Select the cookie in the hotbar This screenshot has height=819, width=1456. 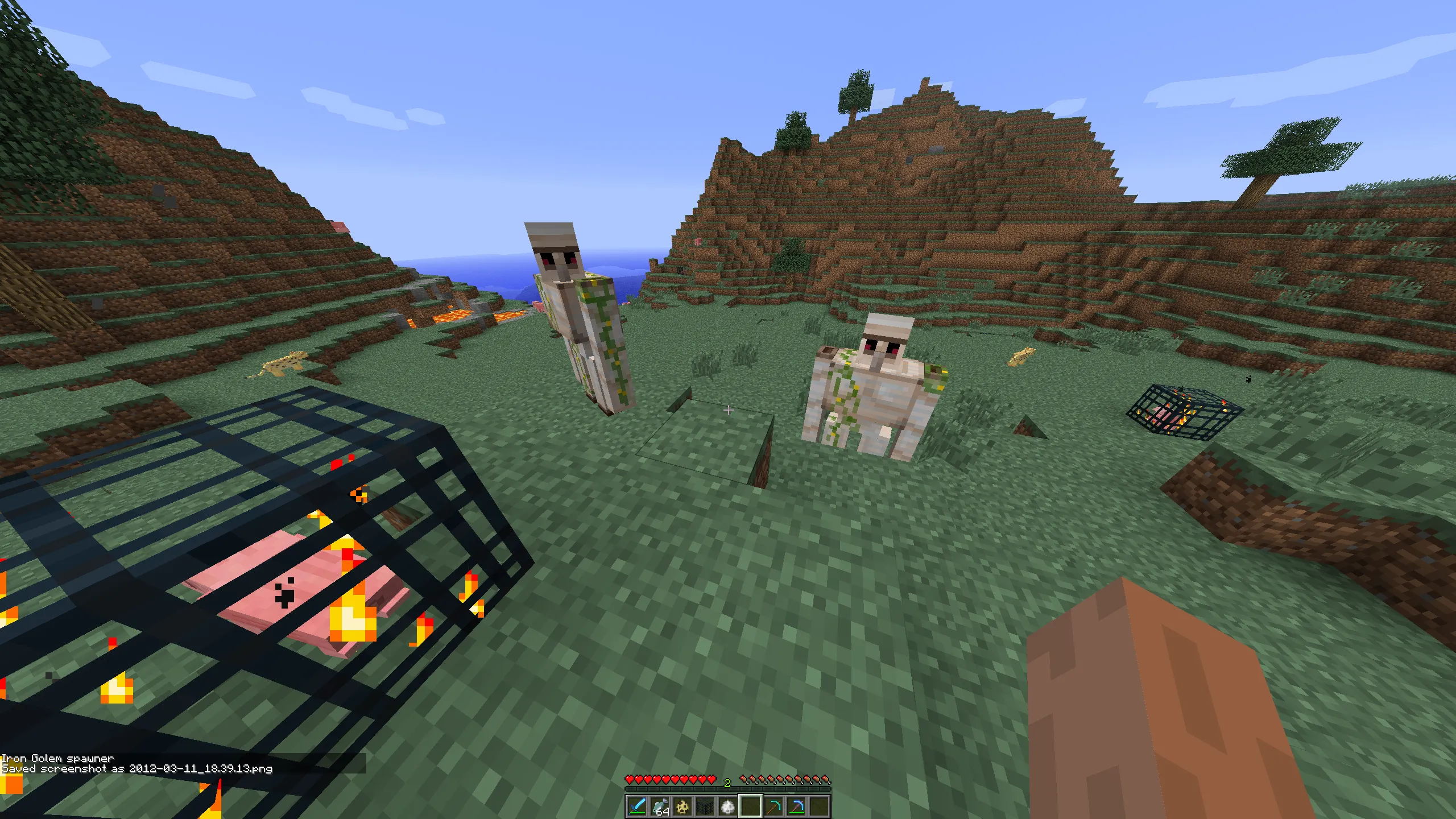click(x=683, y=808)
